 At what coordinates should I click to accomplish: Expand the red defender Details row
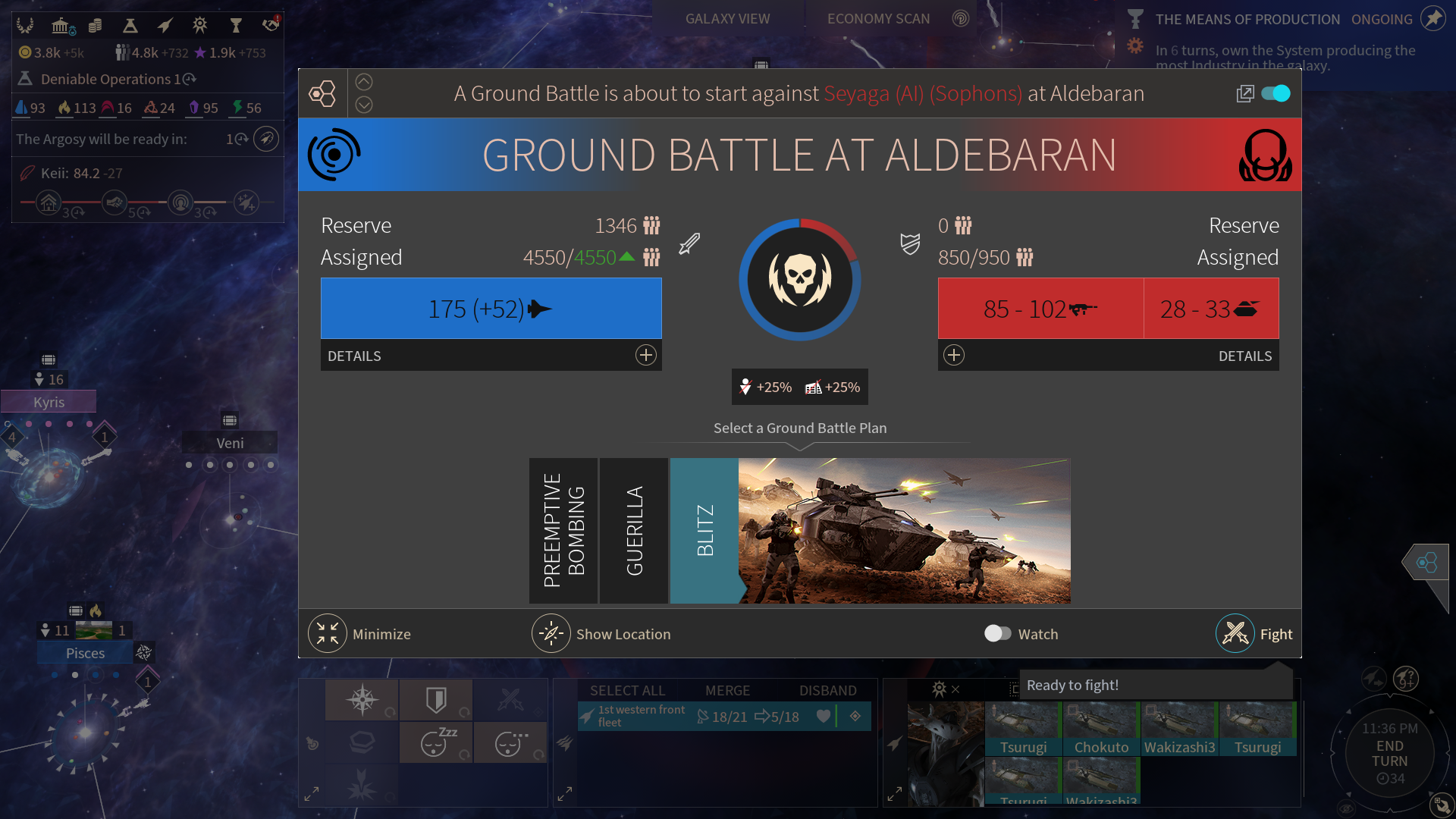954,356
